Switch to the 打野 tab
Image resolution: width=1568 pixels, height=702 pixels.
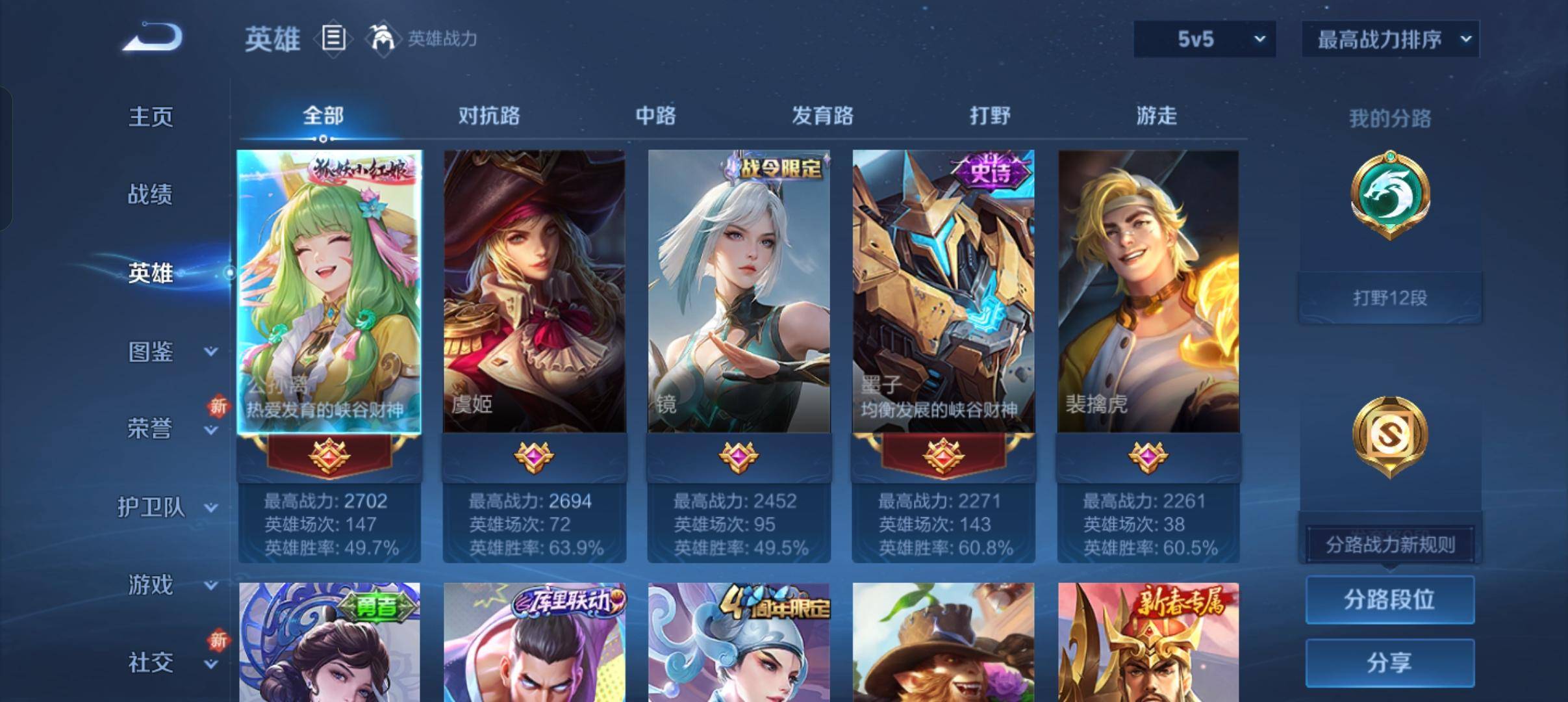tap(990, 116)
